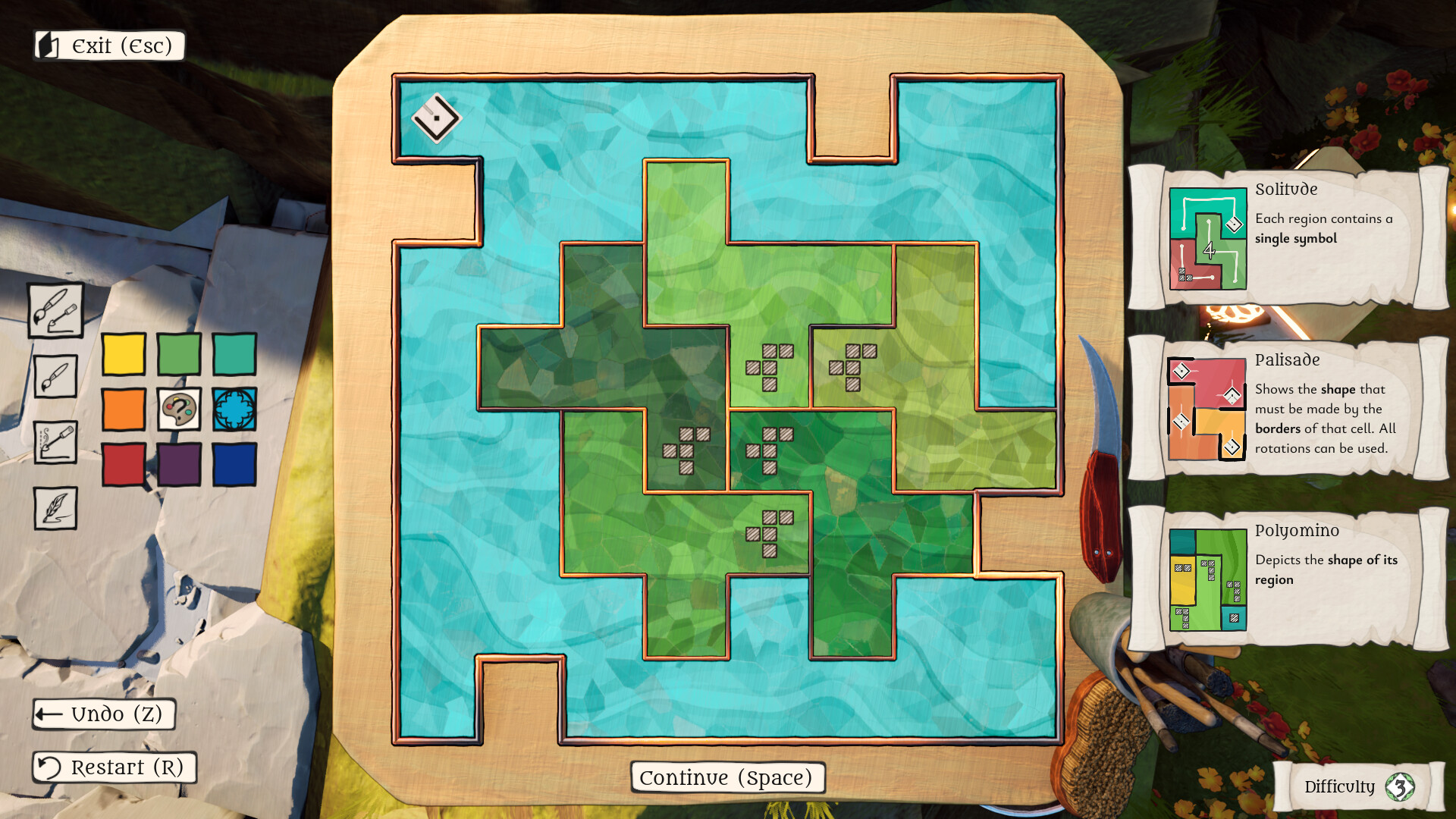This screenshot has width=1456, height=819.
Task: Click the Restart (R) button
Action: (114, 767)
